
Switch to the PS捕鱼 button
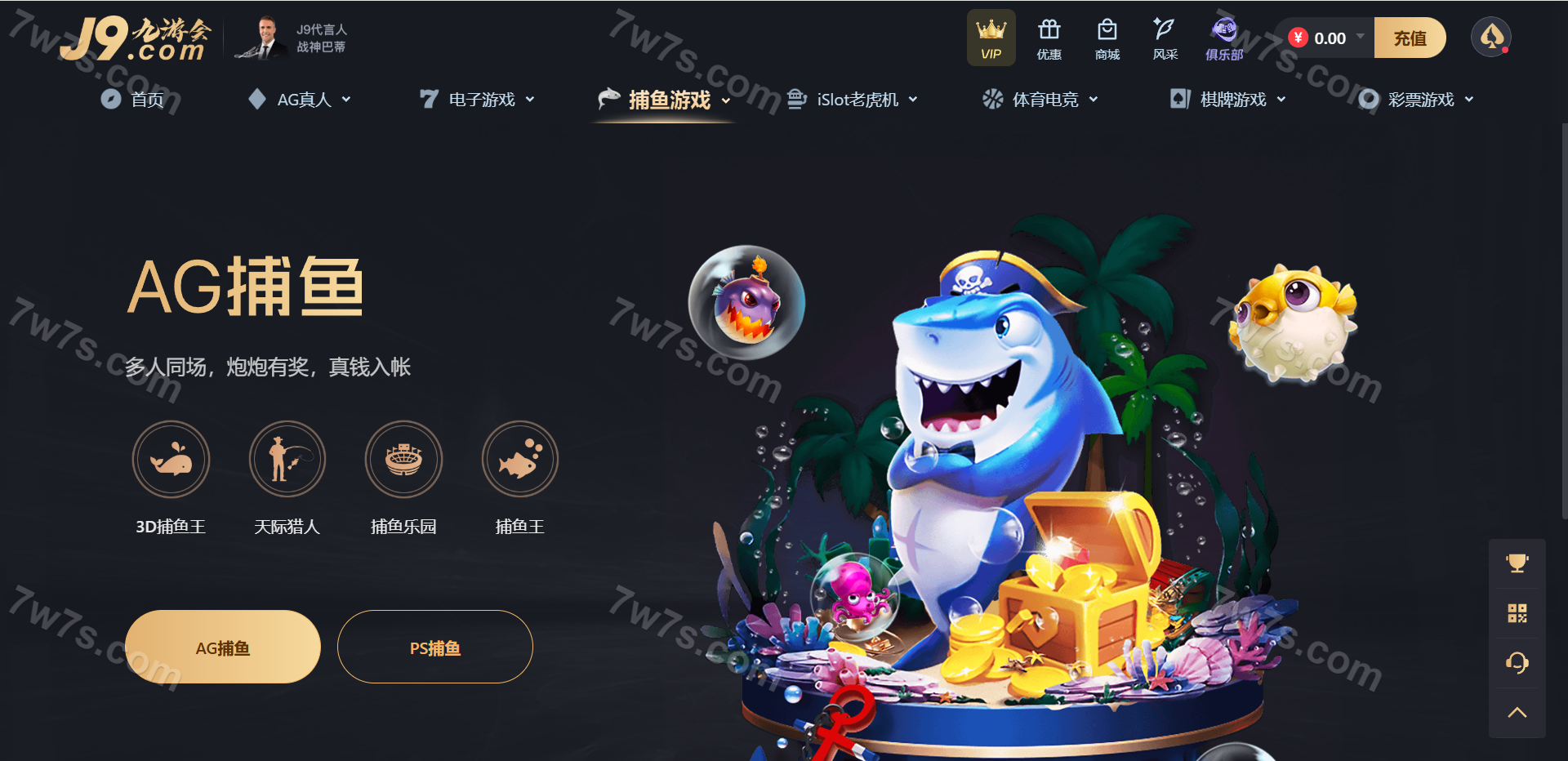tap(435, 648)
